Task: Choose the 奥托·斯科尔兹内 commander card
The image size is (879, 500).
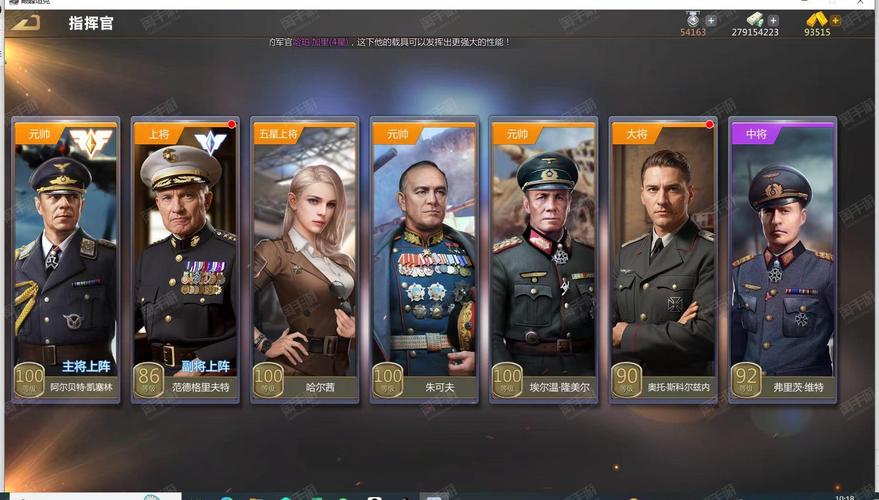Action: coord(664,260)
